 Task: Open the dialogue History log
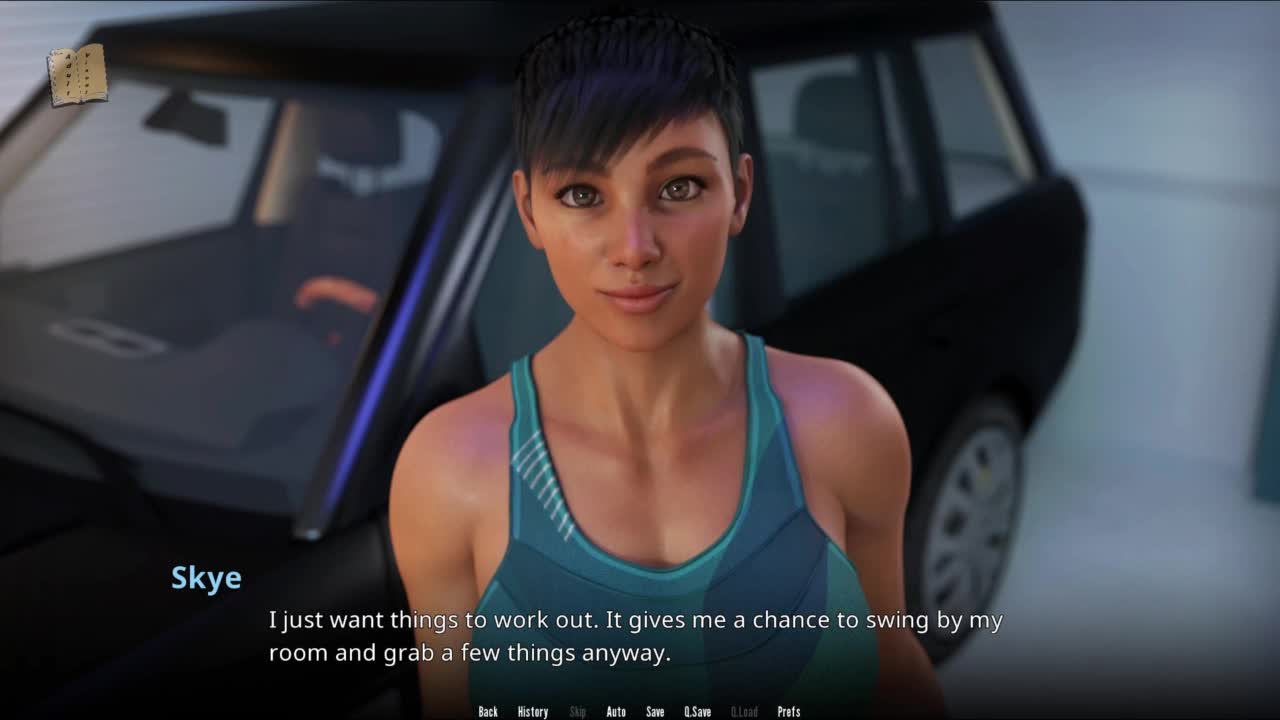coord(533,712)
